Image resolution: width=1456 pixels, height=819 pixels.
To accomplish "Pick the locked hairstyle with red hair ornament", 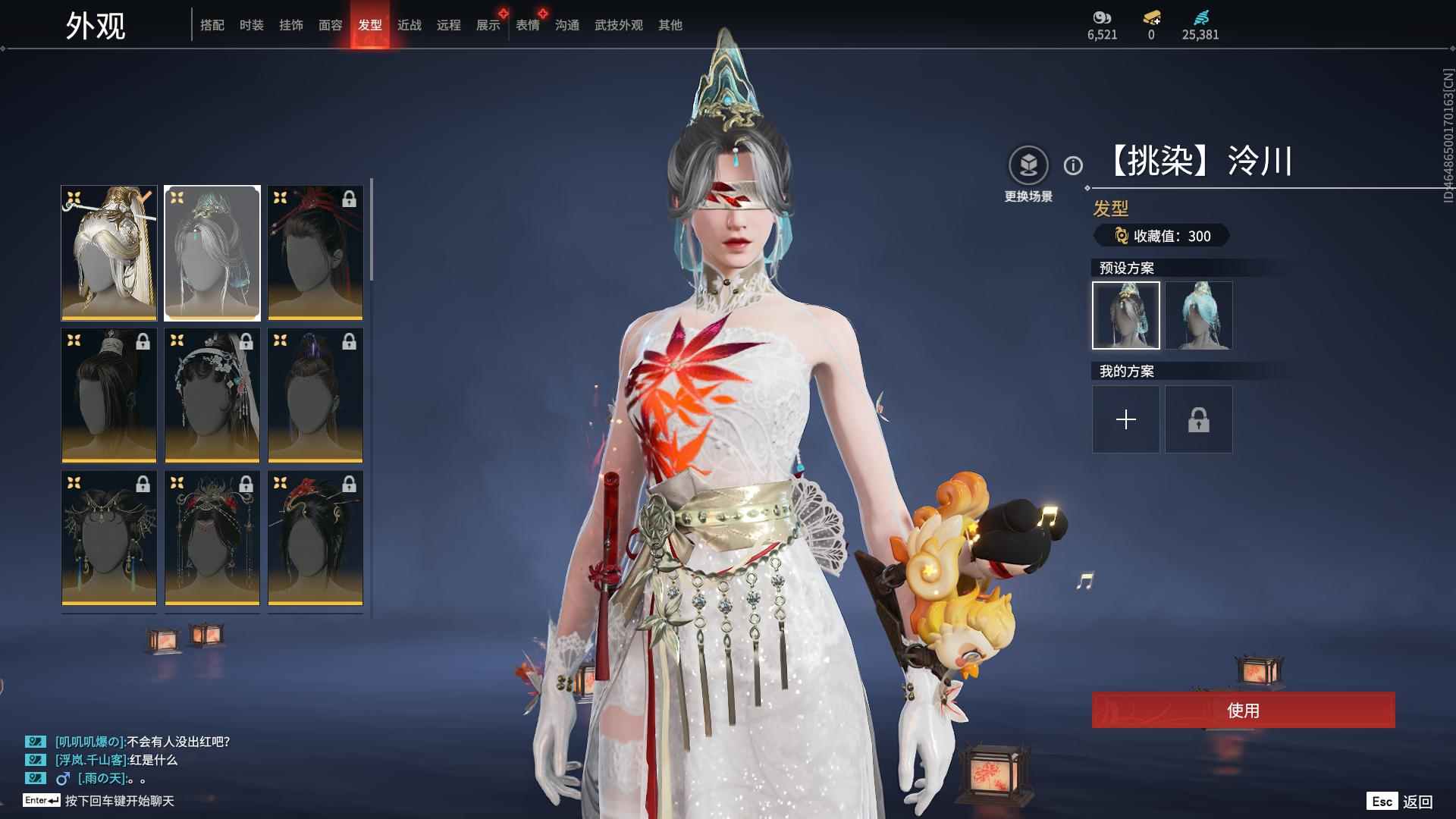I will (x=315, y=253).
